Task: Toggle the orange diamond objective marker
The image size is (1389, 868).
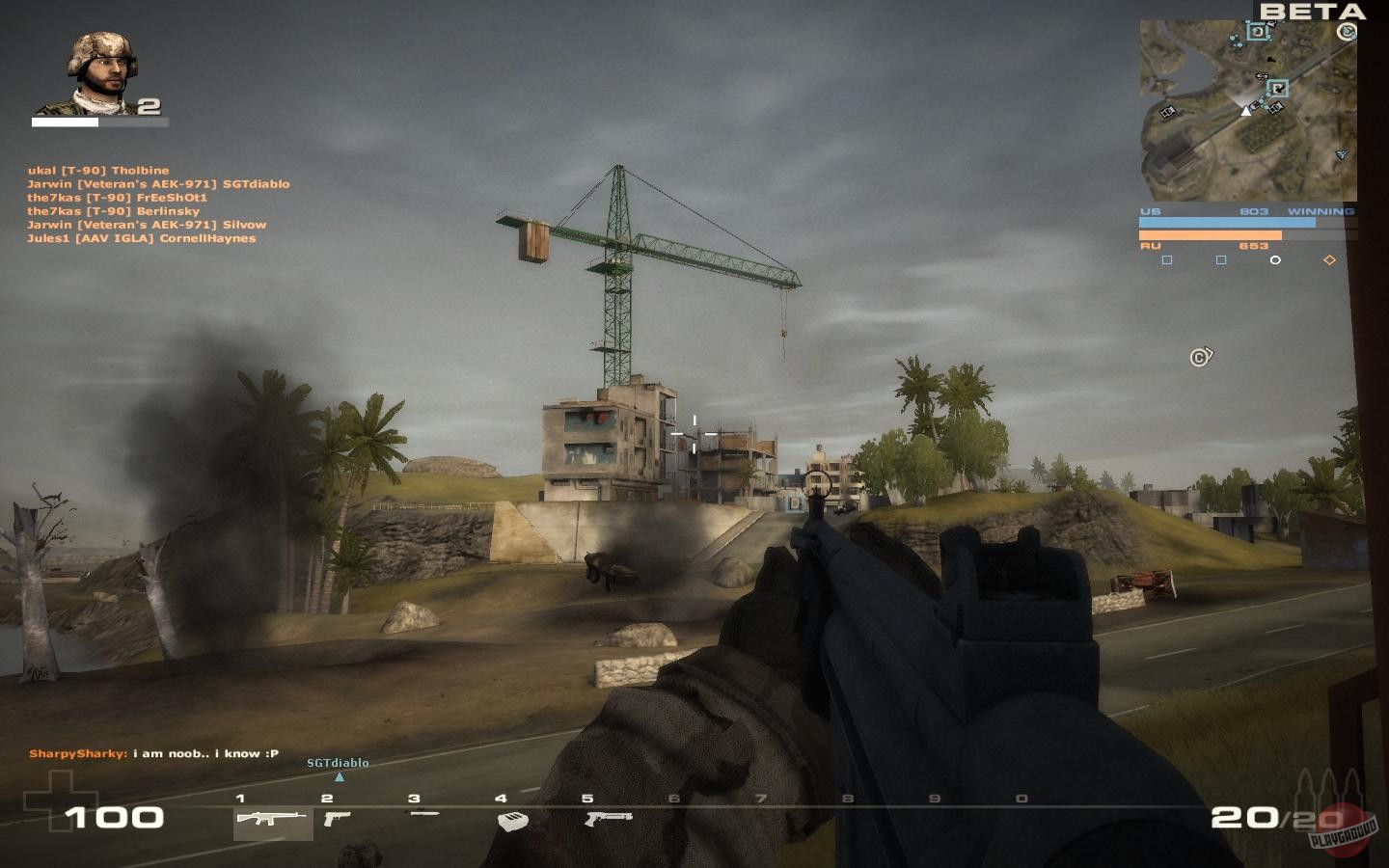Action: coord(1329,259)
